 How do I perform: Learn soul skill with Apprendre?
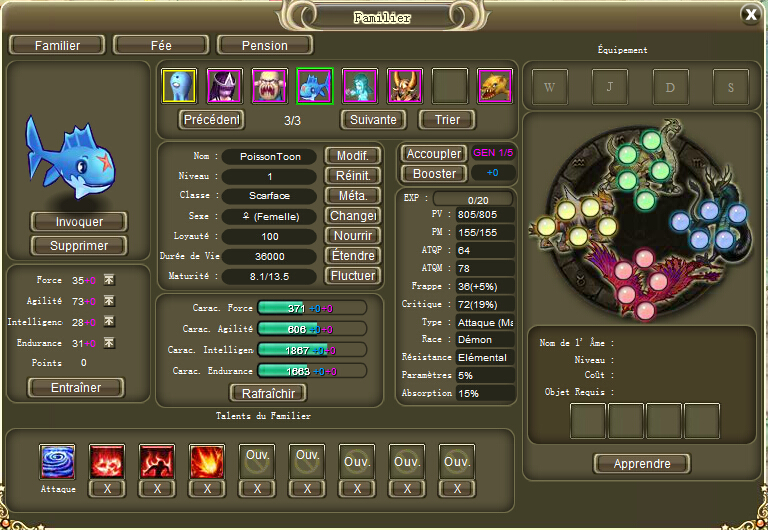coord(642,464)
